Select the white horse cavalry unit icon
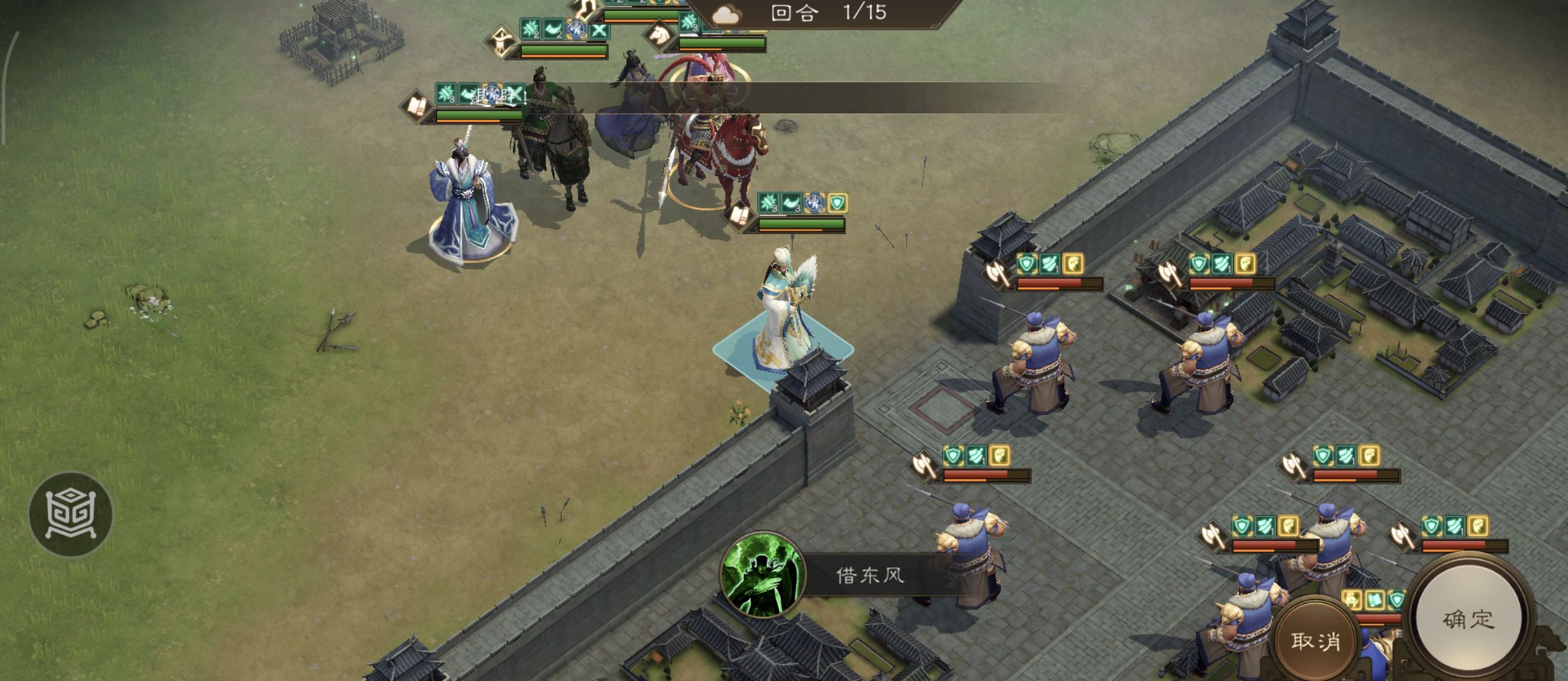Screen dimensions: 1568x681 (x=659, y=34)
